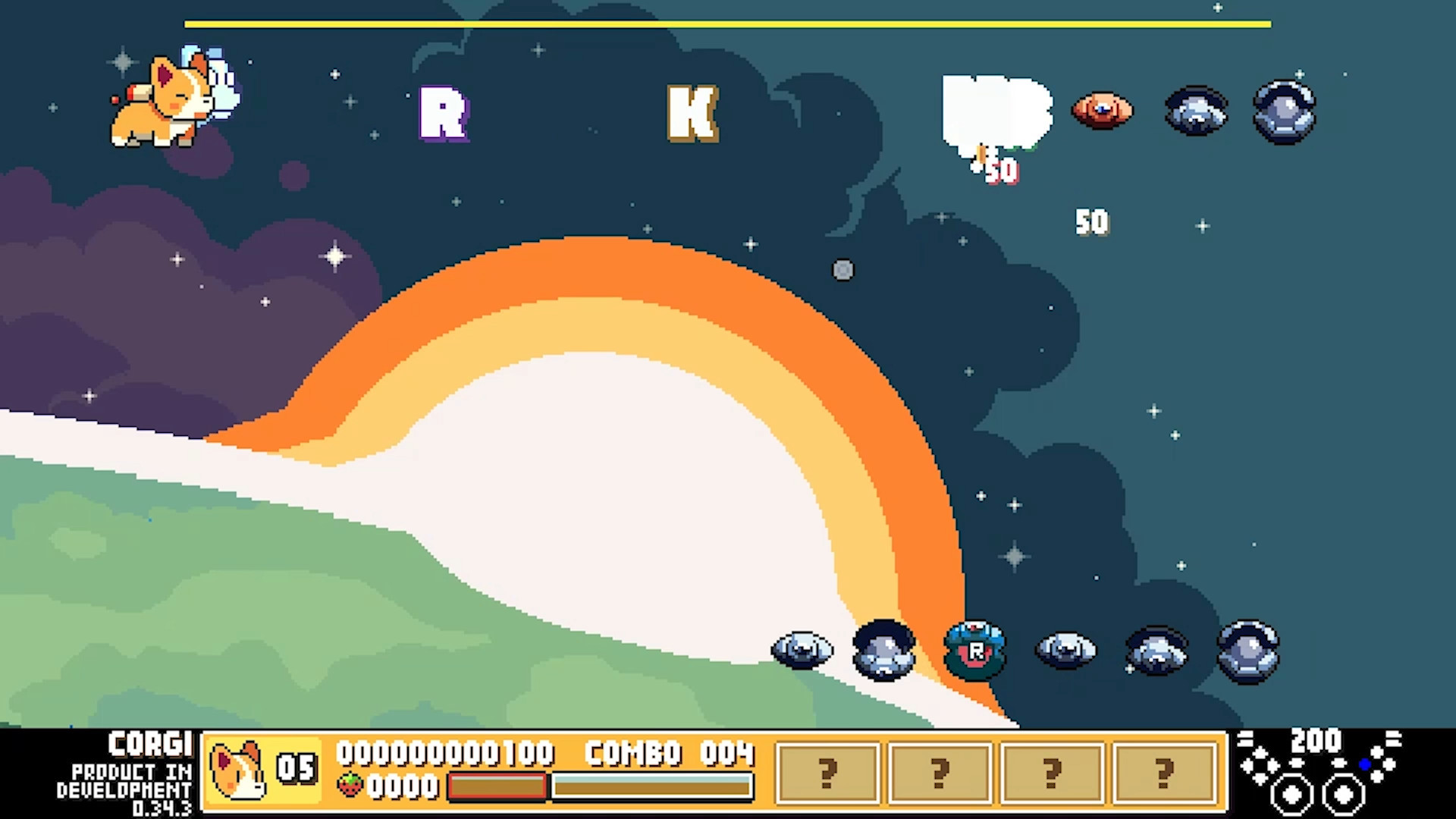Viewport: 1456px width, 819px height.
Task: Click the leftmost small UFO above the HUD
Action: (802, 650)
